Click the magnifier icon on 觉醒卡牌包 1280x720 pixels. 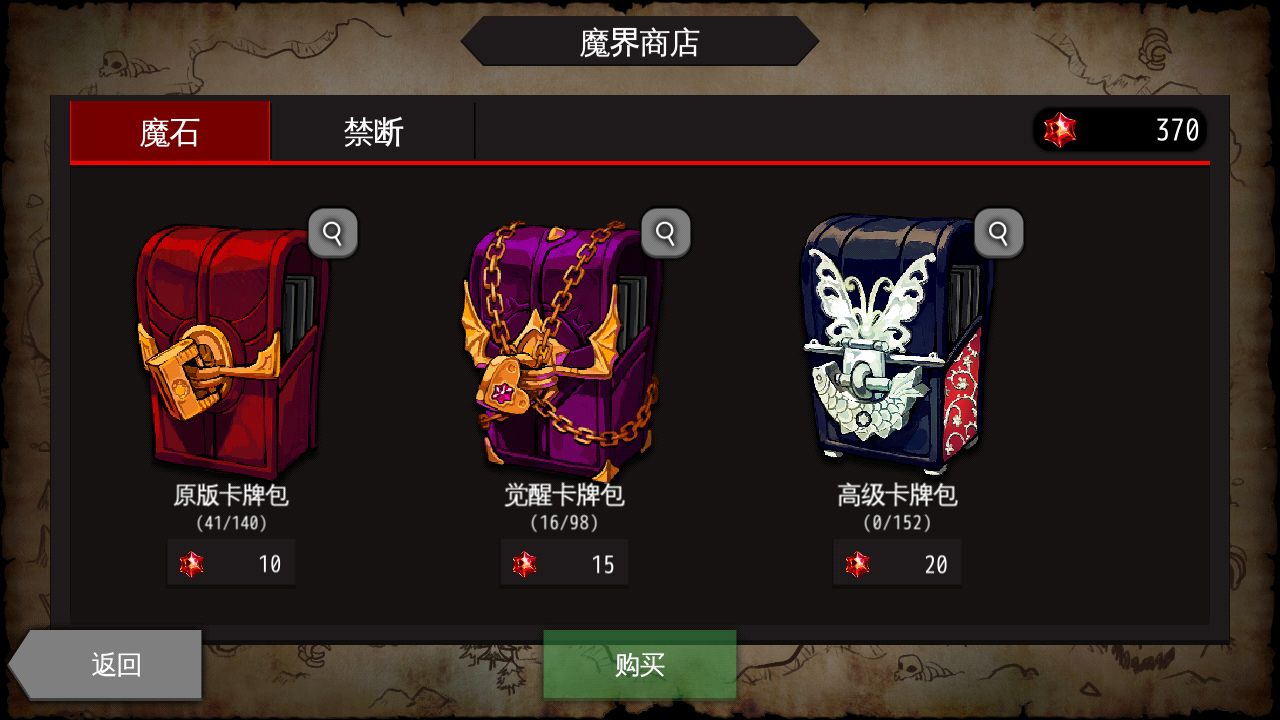(666, 231)
